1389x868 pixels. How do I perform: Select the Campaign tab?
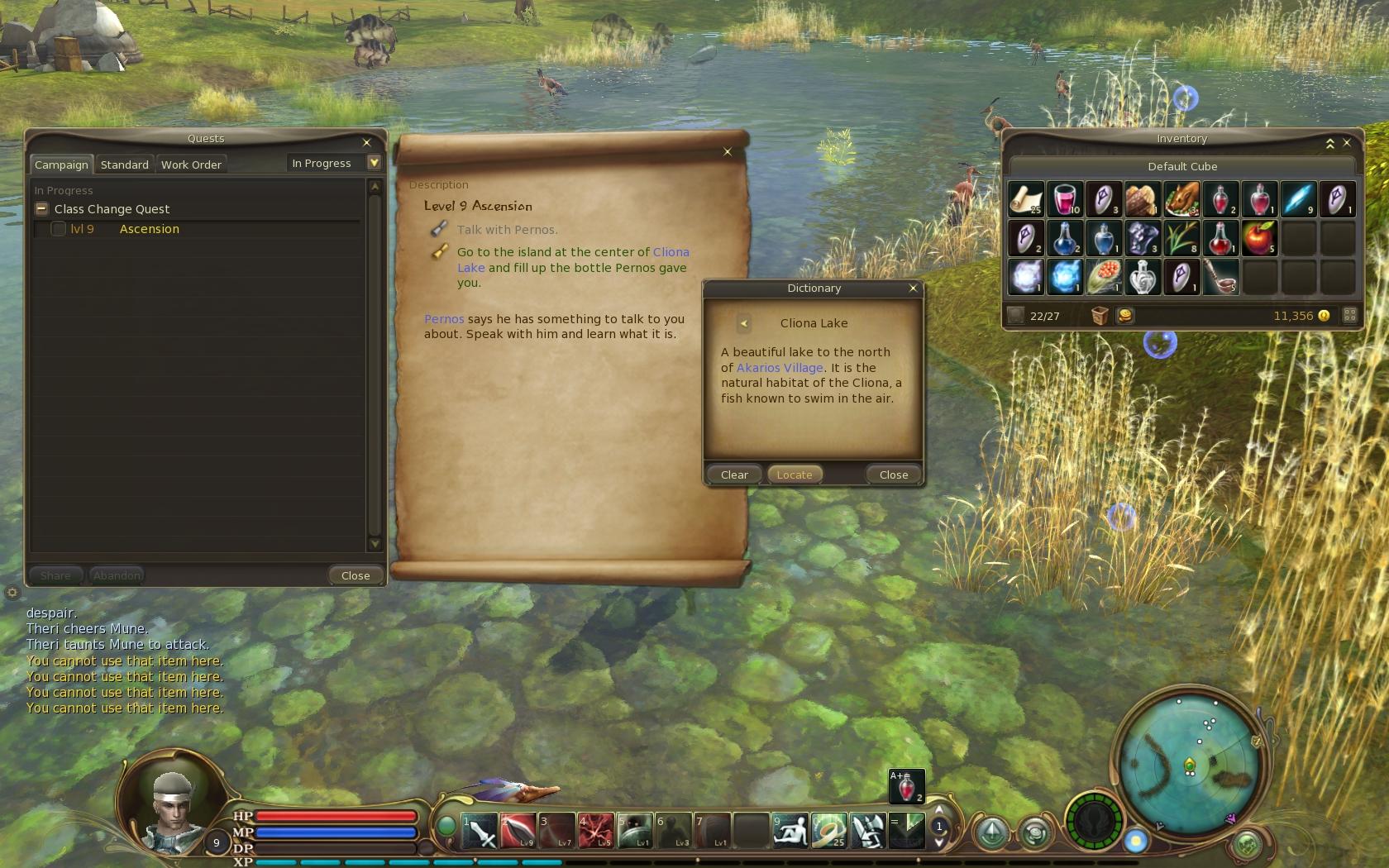pos(61,165)
